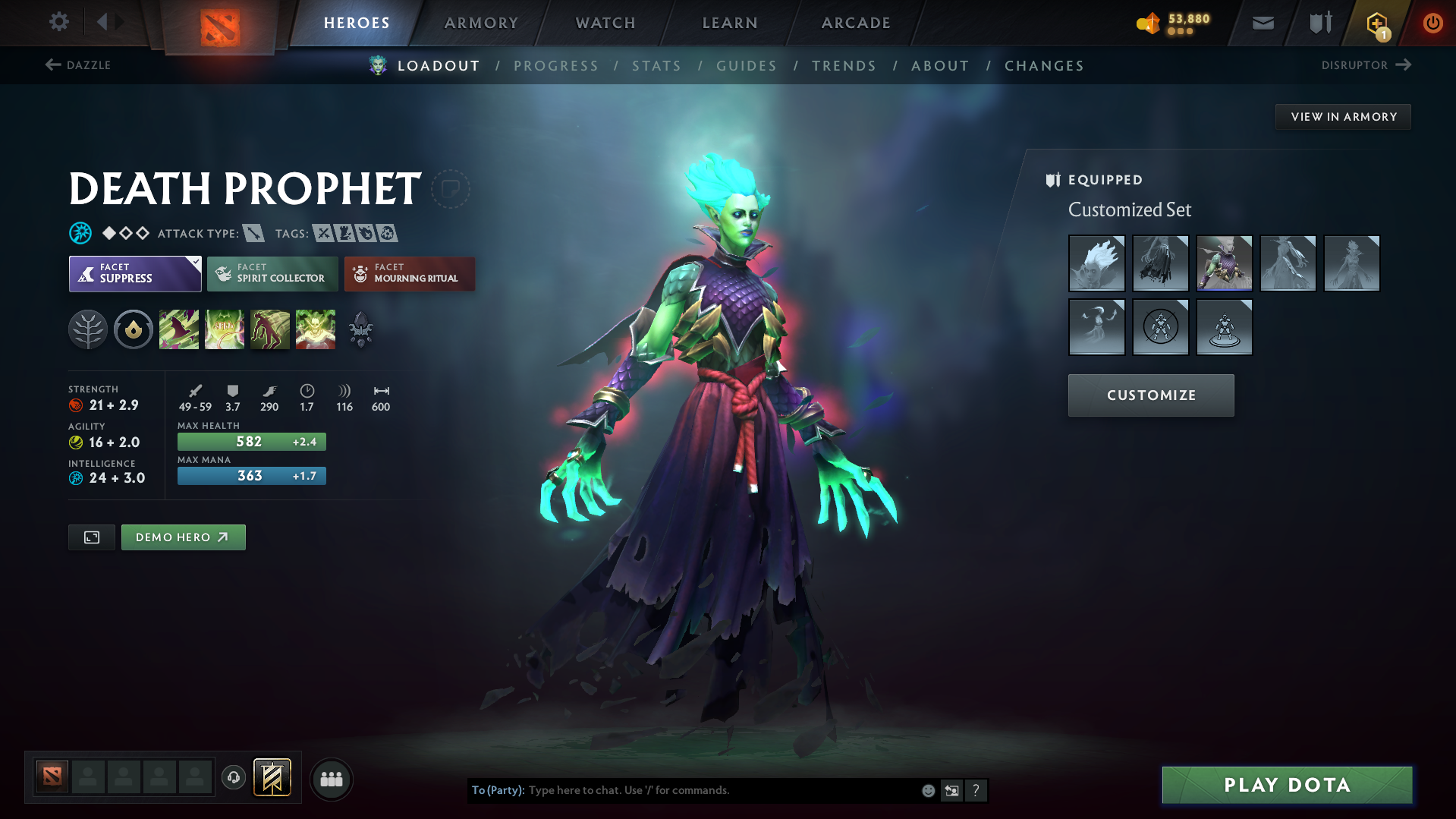This screenshot has height=819, width=1456.
Task: View Death Prophet's talent tree icon
Action: pyautogui.click(x=87, y=329)
